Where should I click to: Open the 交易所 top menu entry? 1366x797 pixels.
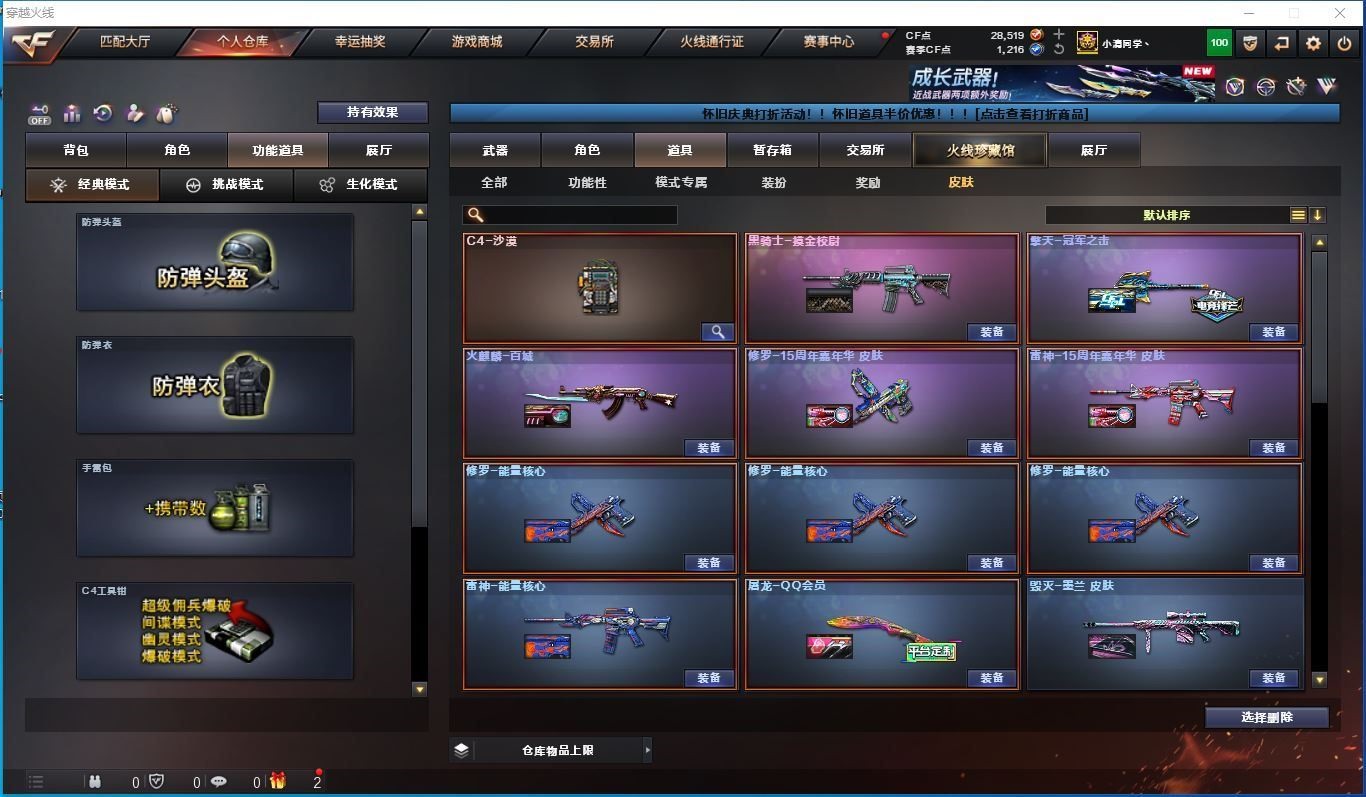pyautogui.click(x=594, y=42)
